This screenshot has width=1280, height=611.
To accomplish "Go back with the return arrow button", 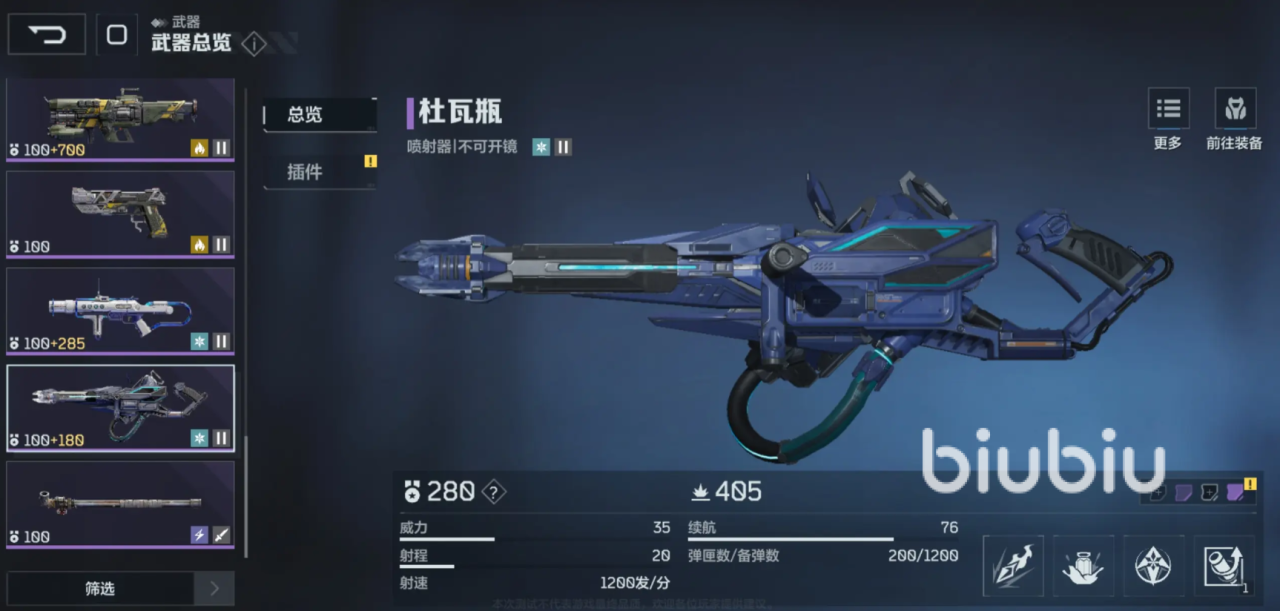I will pyautogui.click(x=47, y=35).
